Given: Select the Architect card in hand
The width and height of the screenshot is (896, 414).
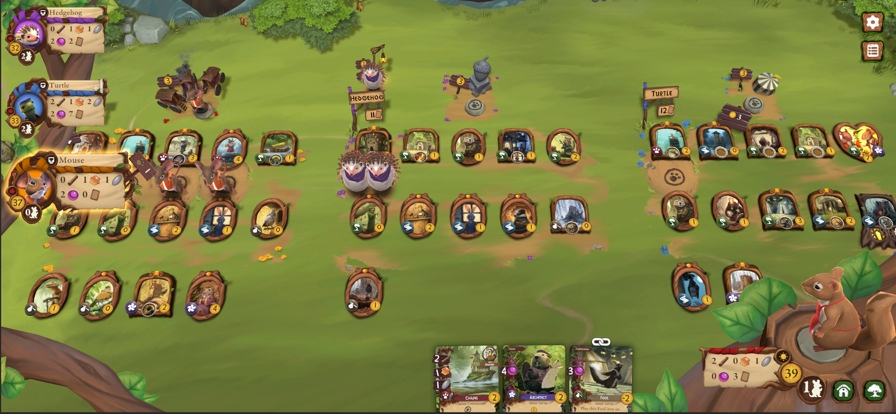Looking at the screenshot, I should (x=535, y=378).
